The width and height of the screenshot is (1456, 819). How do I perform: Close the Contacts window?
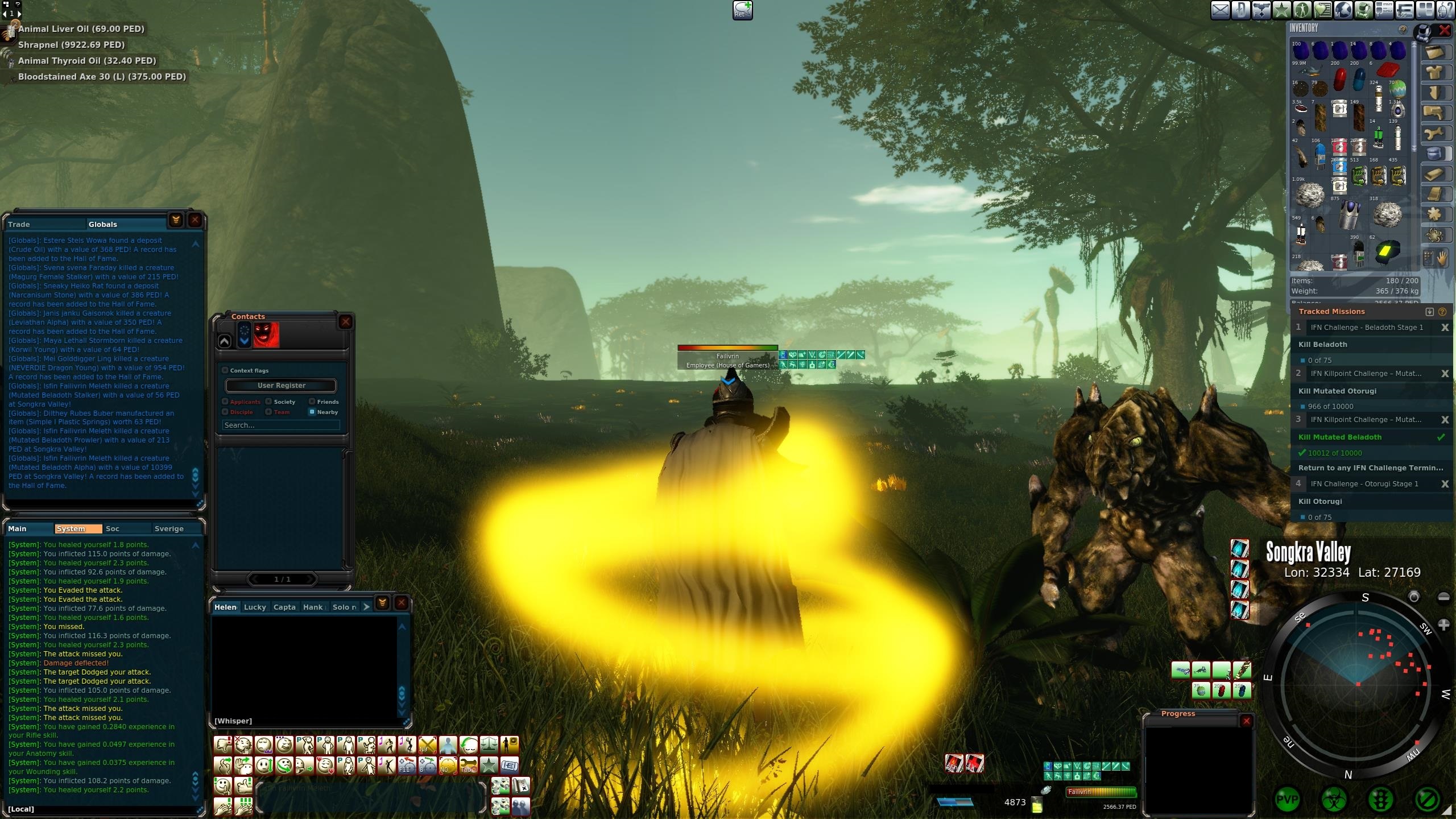click(x=345, y=322)
